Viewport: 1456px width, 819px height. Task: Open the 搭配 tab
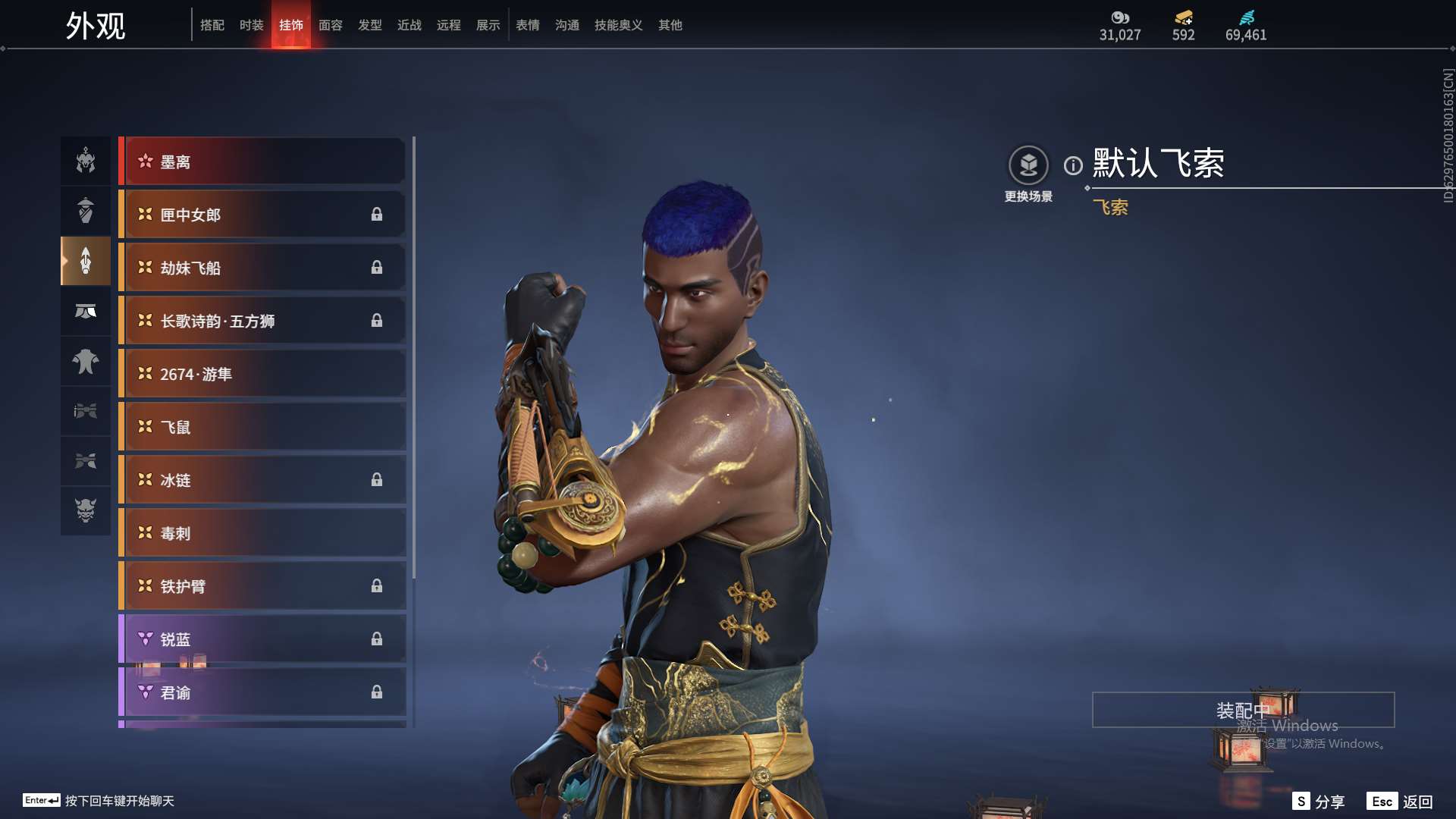pos(212,25)
